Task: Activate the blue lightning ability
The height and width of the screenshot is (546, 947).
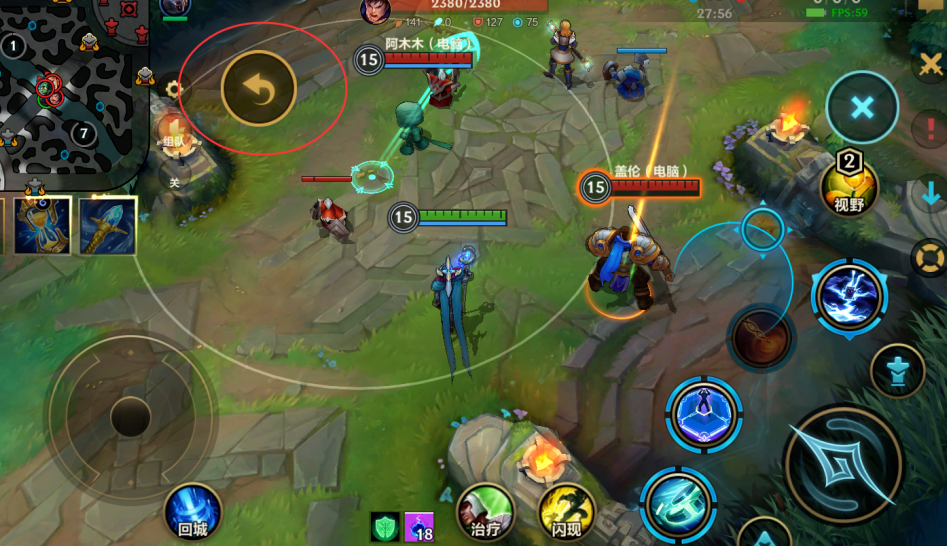Action: point(849,296)
